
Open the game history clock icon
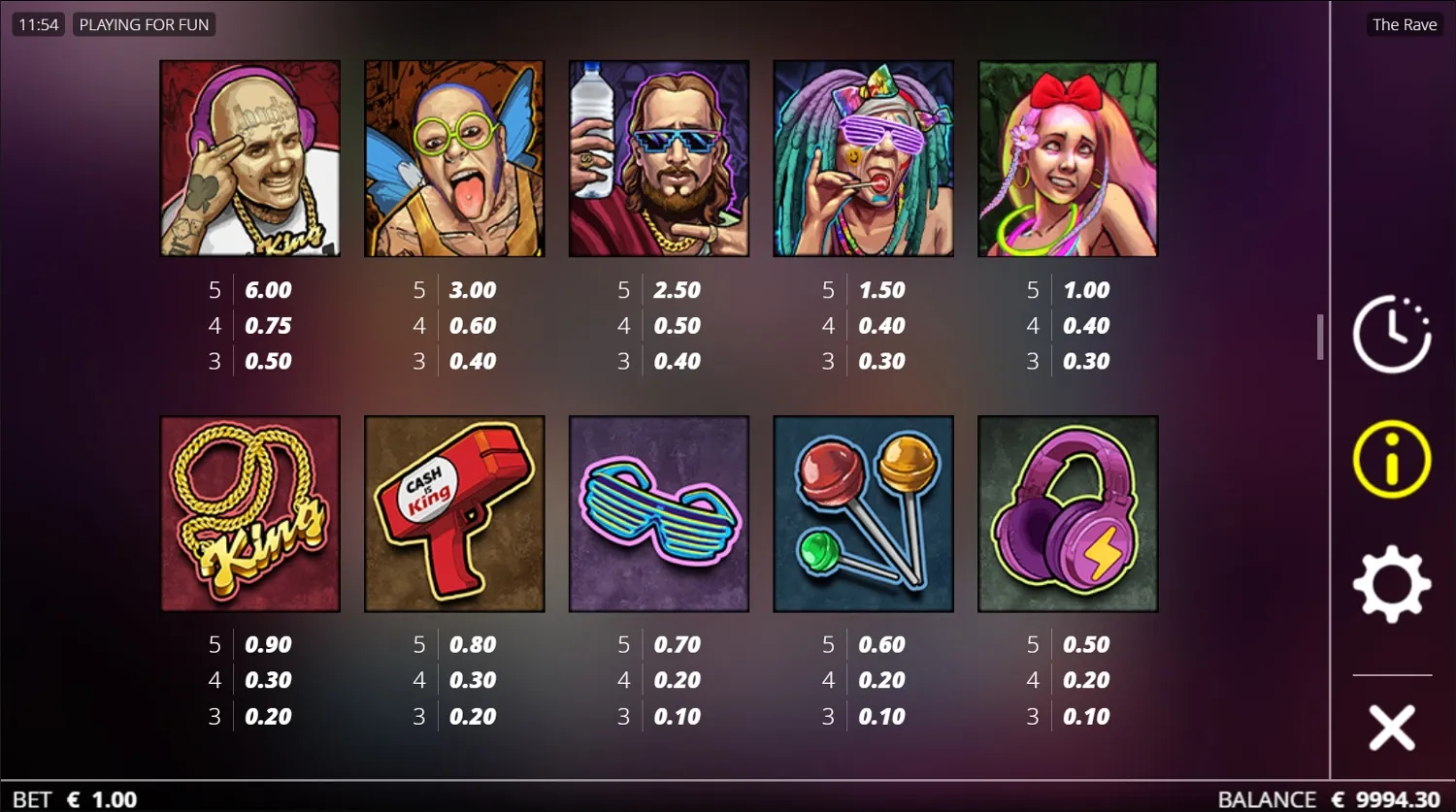(x=1392, y=333)
